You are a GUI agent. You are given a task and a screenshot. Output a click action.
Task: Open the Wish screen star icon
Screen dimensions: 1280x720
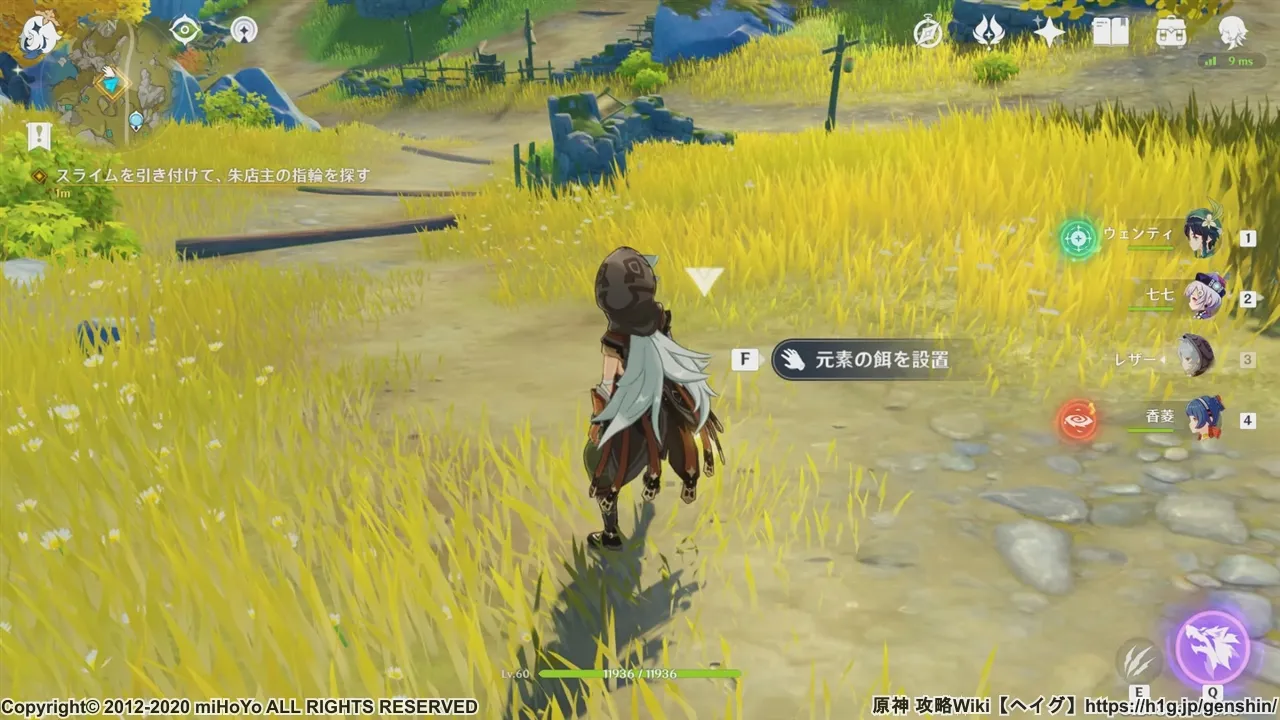(1048, 33)
